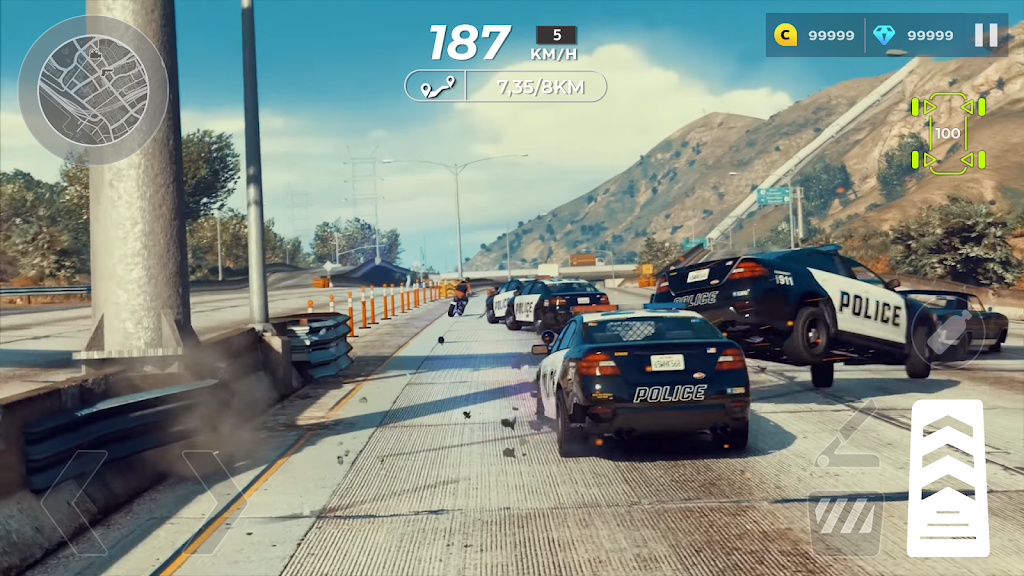Pause the game with the pause button
This screenshot has height=576, width=1024.
(x=986, y=35)
